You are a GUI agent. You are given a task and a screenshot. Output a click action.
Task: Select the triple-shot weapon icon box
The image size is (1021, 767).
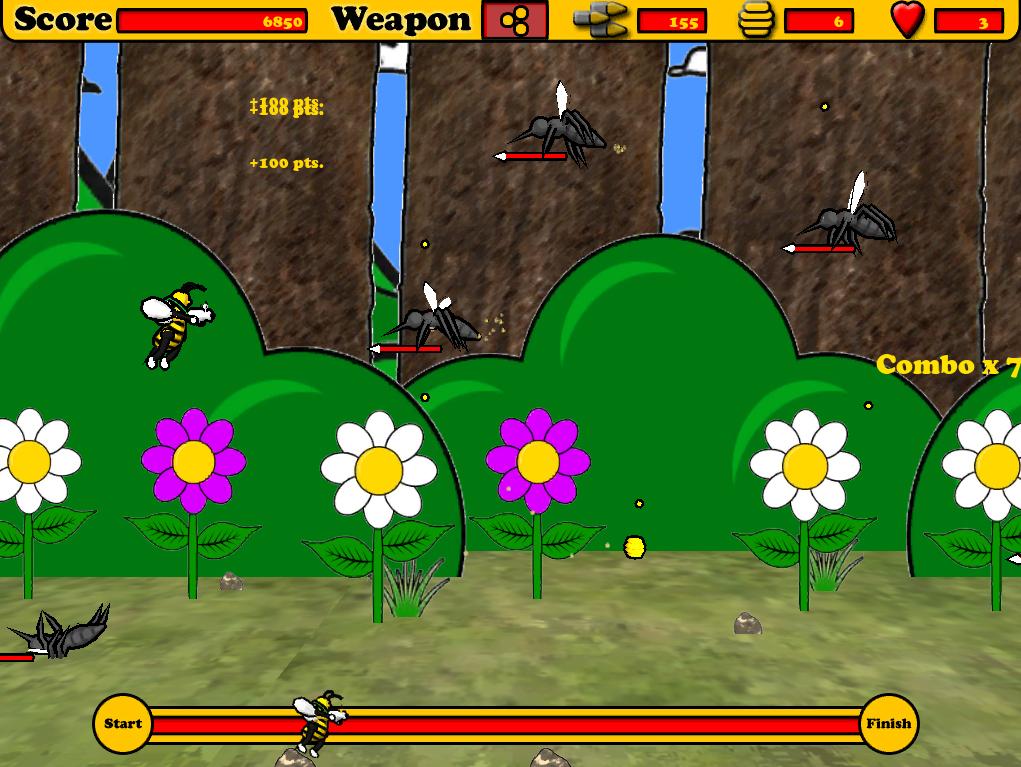(x=515, y=21)
